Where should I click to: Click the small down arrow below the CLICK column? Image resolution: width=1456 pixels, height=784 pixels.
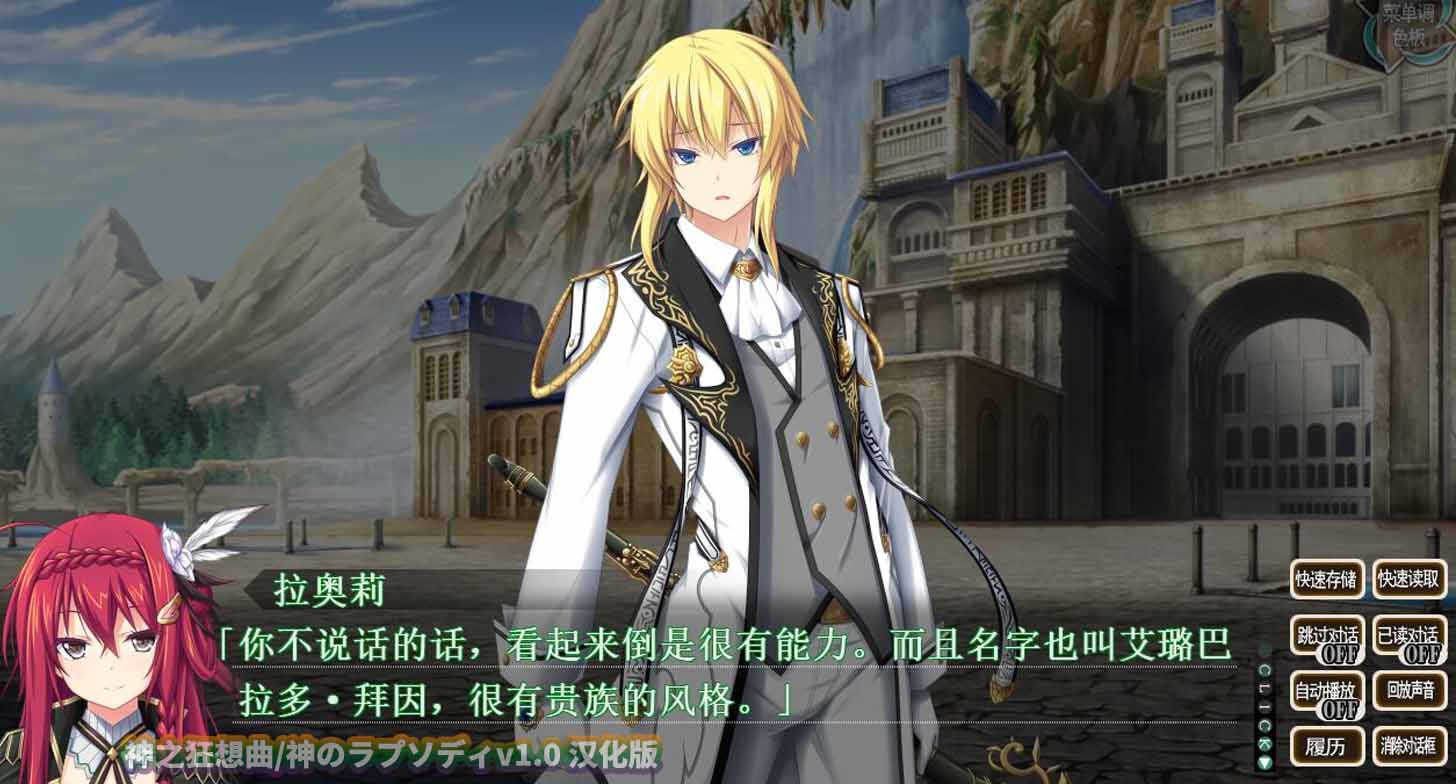pos(1264,761)
